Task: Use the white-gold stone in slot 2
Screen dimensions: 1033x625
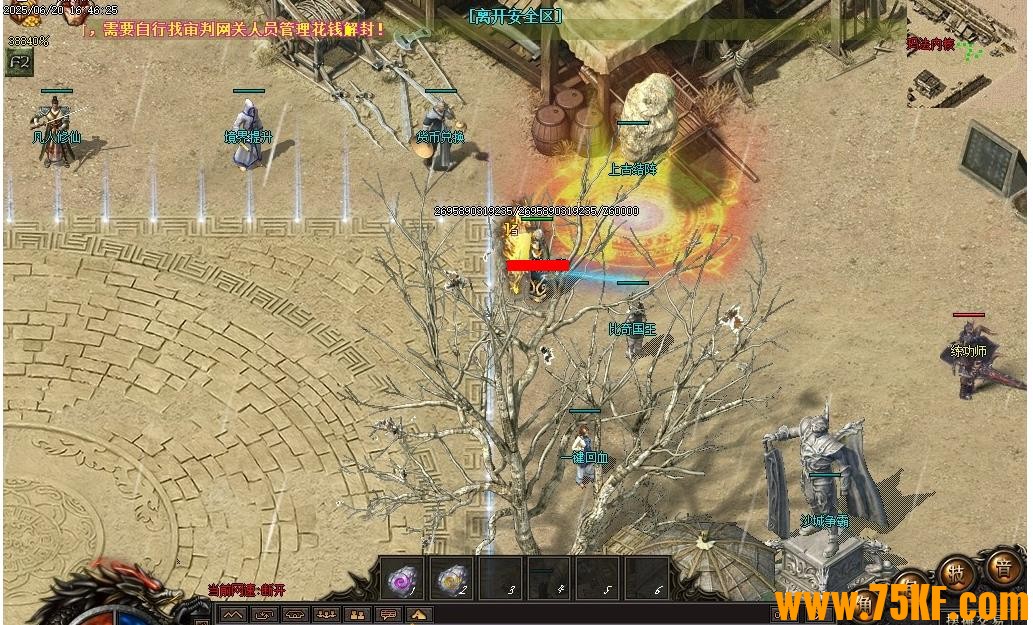Action: pyautogui.click(x=451, y=578)
